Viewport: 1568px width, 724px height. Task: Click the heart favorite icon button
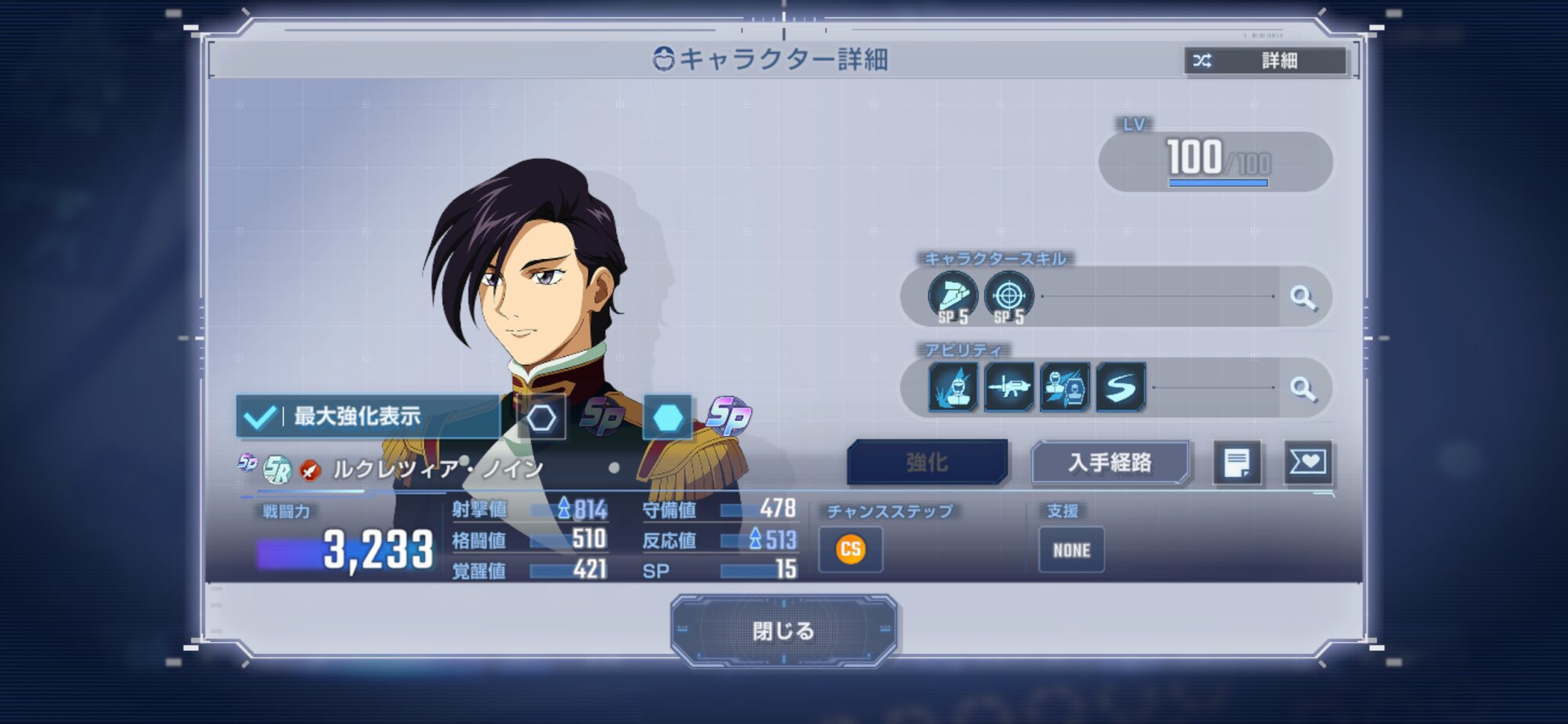coord(1308,463)
